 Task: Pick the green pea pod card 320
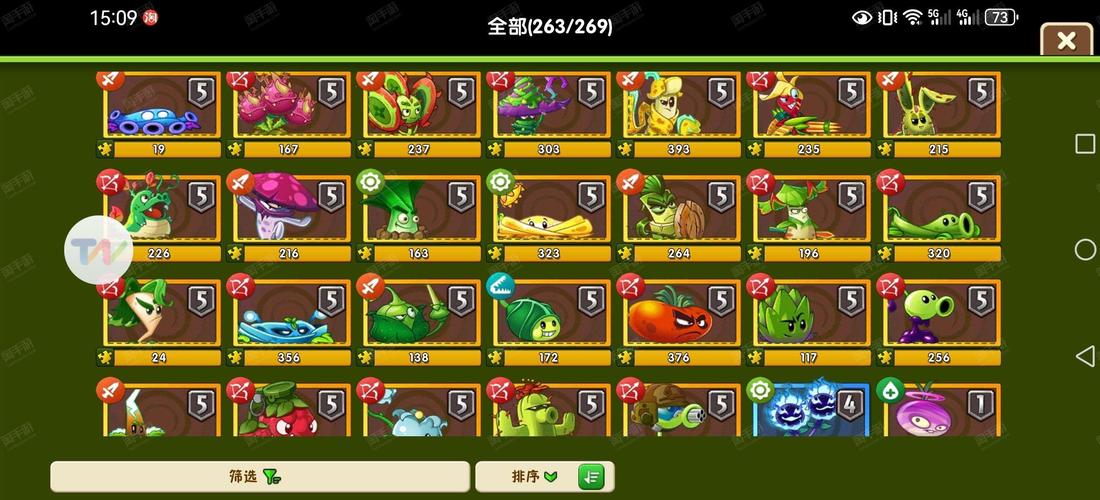pyautogui.click(x=941, y=215)
